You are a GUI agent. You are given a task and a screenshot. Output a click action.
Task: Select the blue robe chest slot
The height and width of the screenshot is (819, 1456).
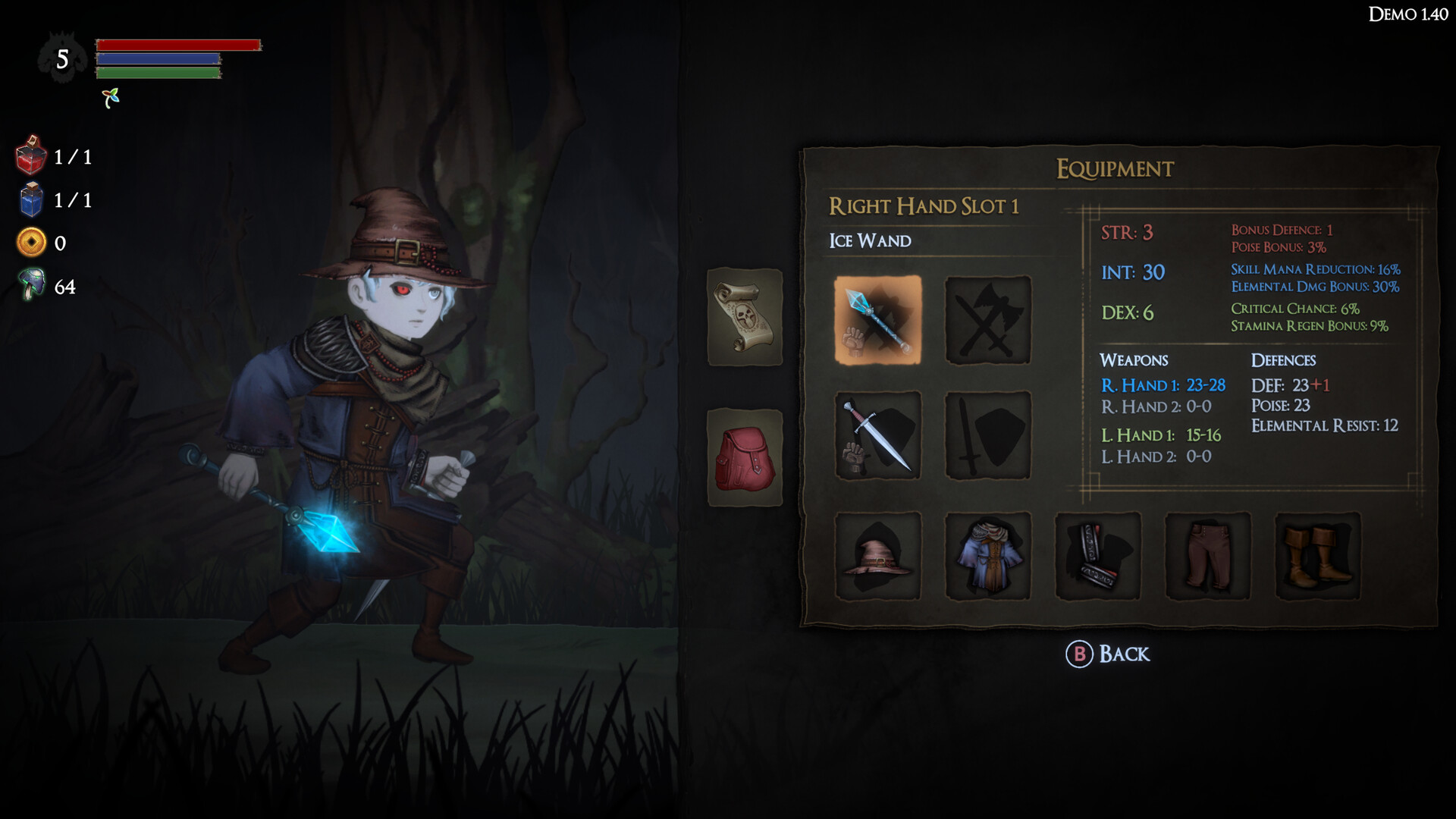pyautogui.click(x=987, y=556)
